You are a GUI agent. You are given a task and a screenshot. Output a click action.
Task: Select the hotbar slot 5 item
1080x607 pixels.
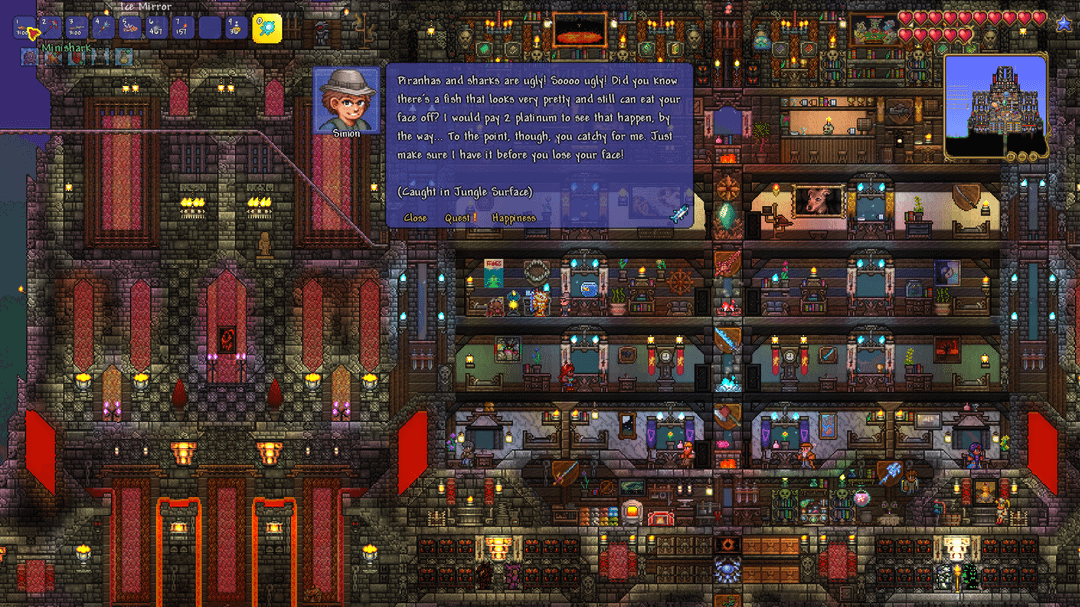click(x=130, y=27)
